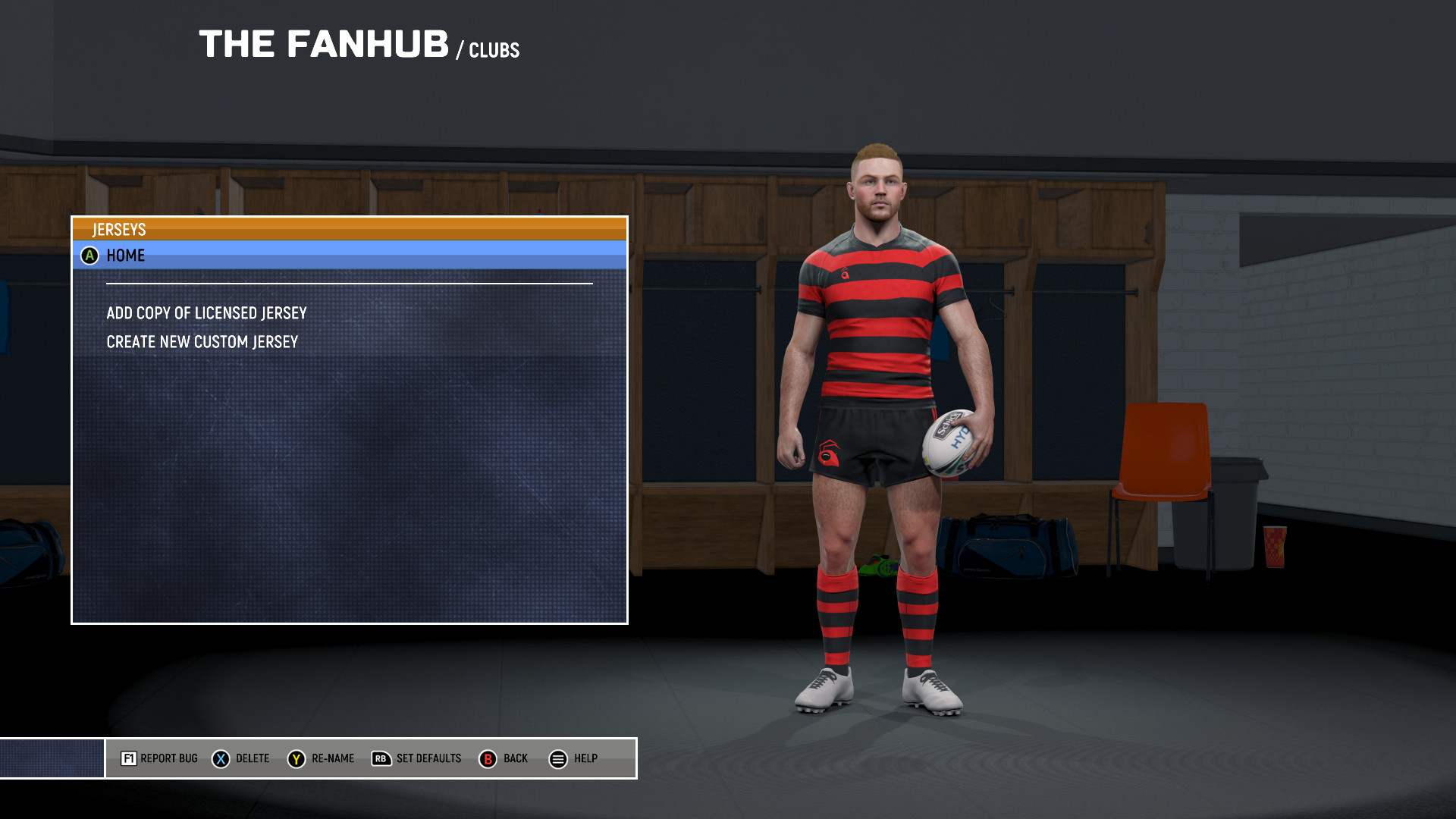1456x819 pixels.
Task: Click the hamburger Help icon
Action: coord(558,758)
